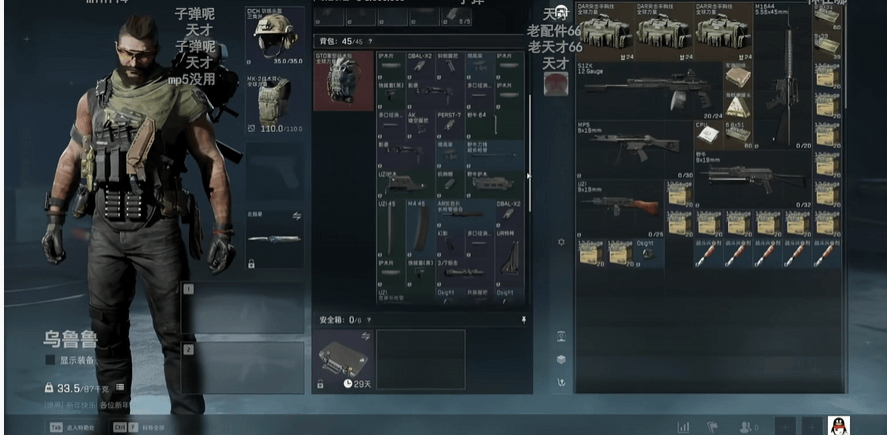
Task: Open the gear icon beside the stash
Action: click(561, 242)
